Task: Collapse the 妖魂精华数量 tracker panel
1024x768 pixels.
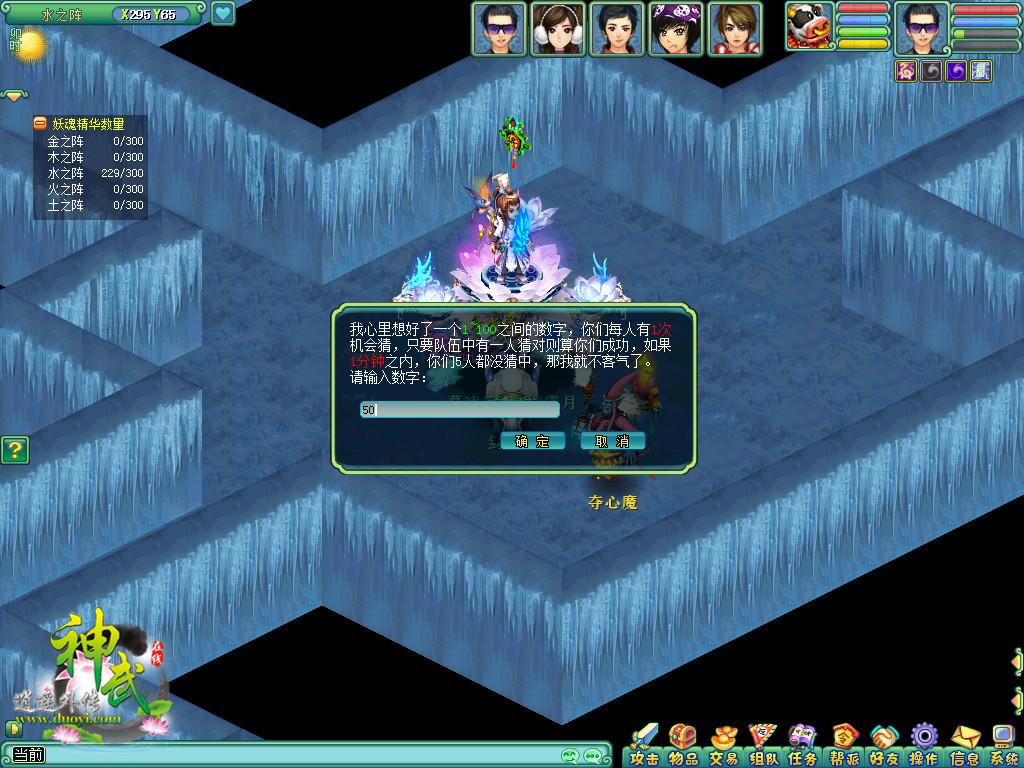Action: [x=40, y=124]
